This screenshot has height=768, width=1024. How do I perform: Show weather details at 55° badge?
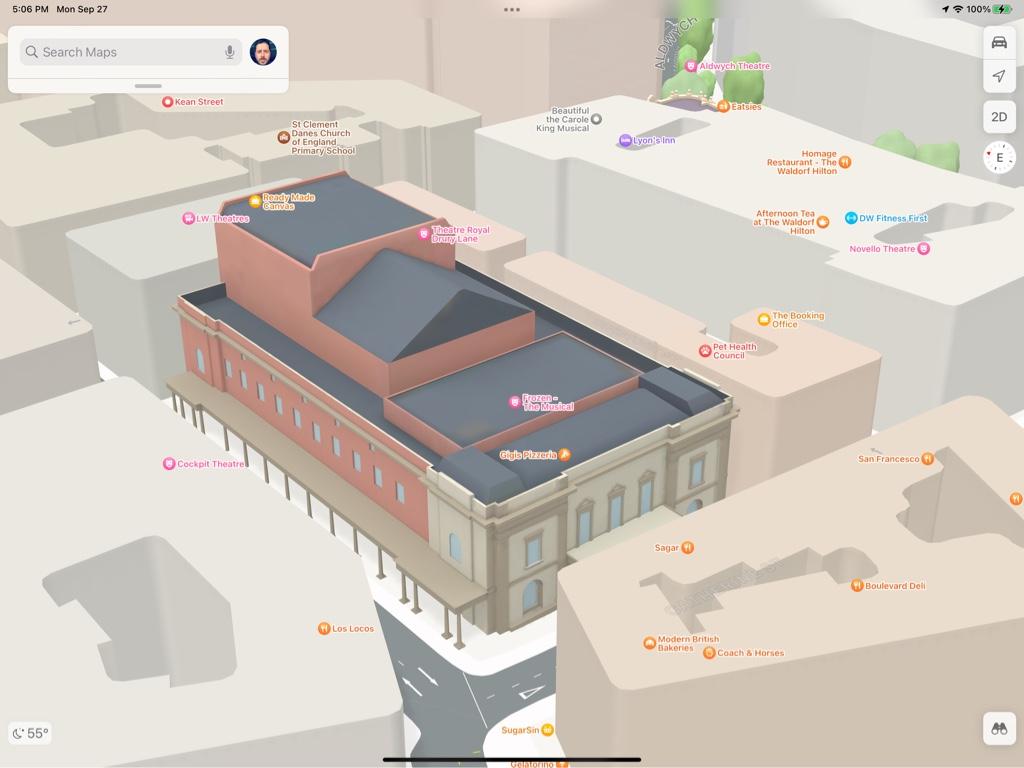[30, 733]
